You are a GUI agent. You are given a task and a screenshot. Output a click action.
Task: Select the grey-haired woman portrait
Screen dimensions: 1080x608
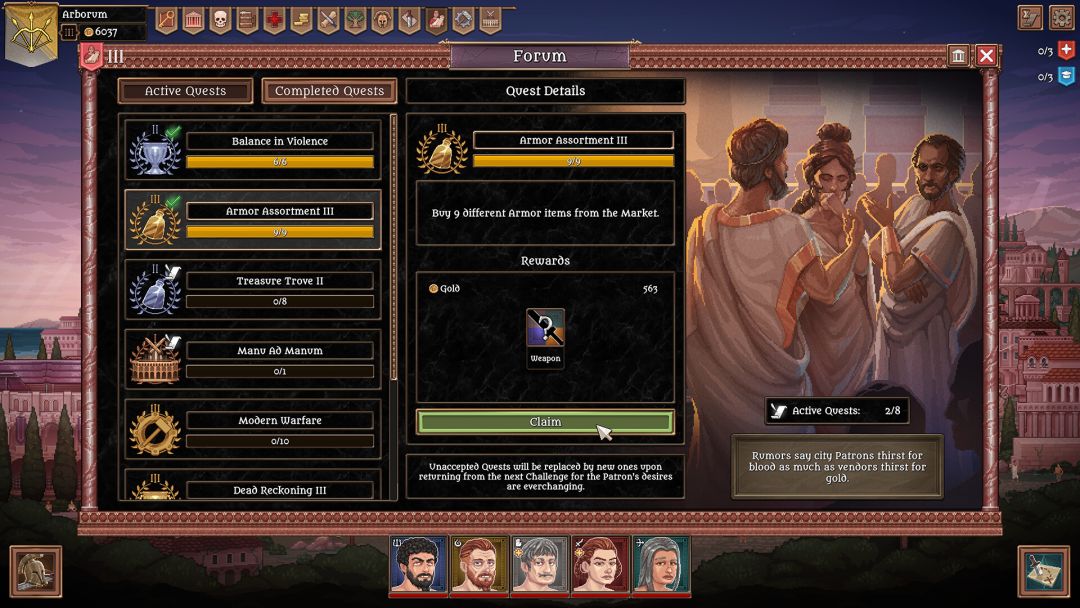[x=660, y=565]
